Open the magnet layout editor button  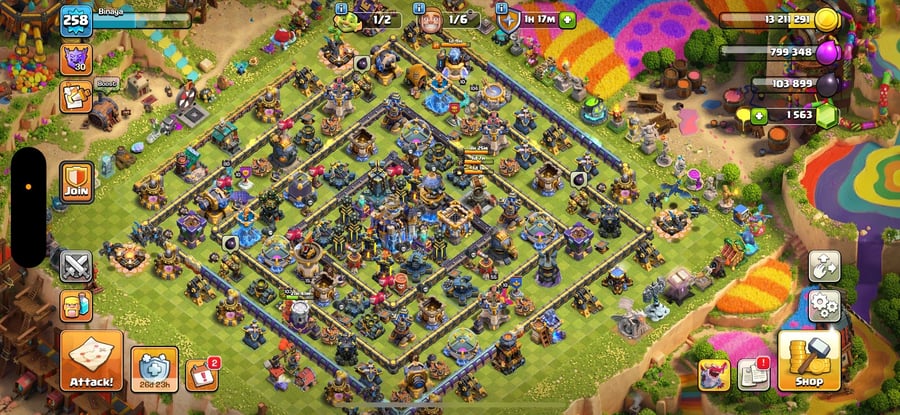click(x=824, y=265)
